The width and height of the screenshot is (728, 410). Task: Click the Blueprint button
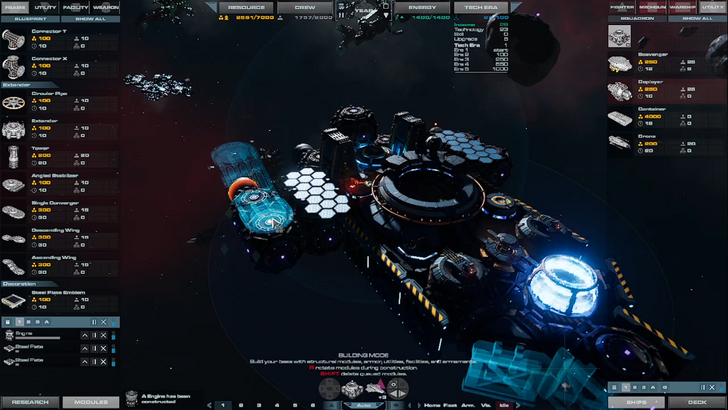click(x=29, y=18)
